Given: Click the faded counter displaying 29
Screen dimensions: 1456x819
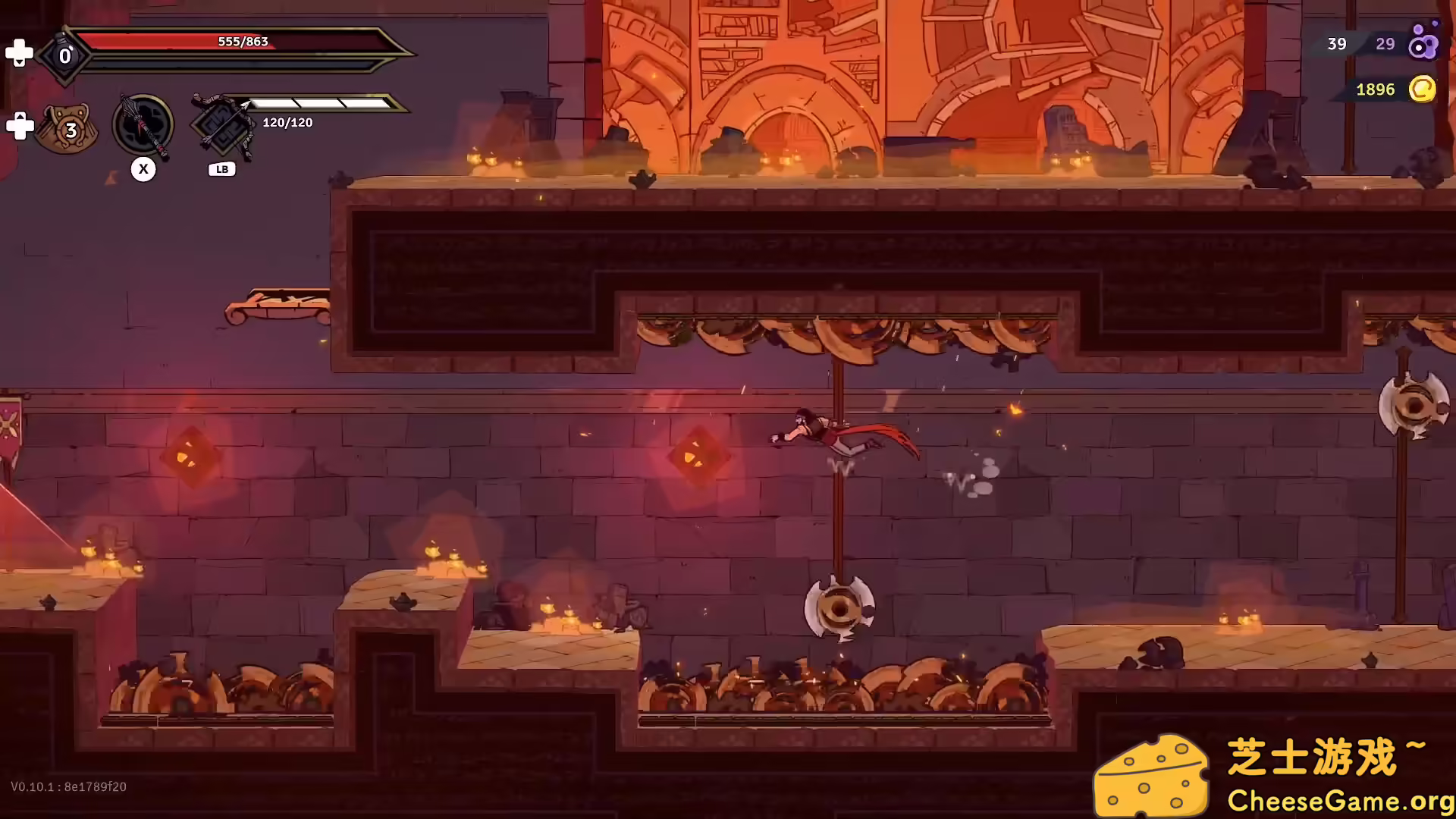Looking at the screenshot, I should click(1386, 44).
